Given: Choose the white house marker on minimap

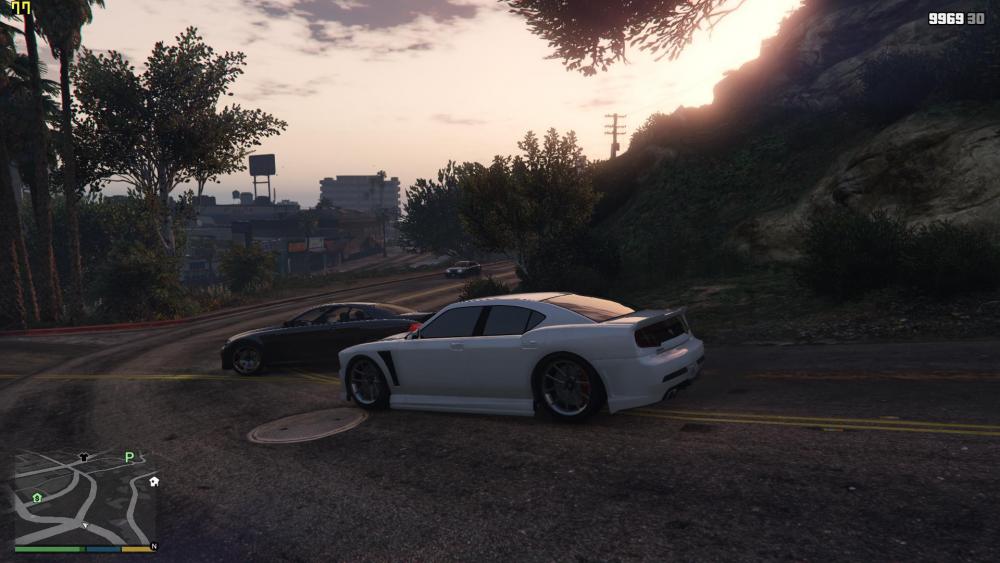Looking at the screenshot, I should (154, 481).
